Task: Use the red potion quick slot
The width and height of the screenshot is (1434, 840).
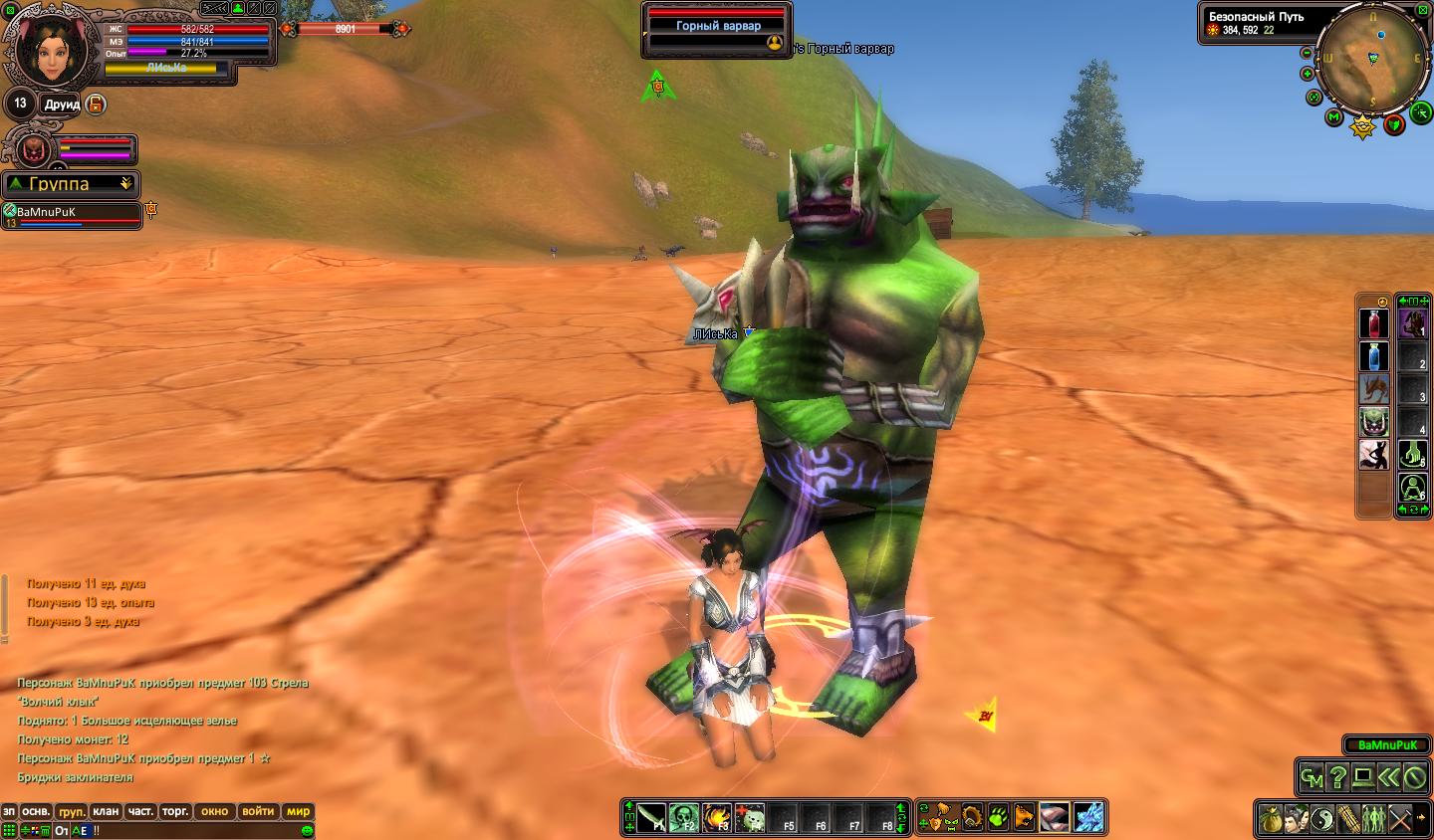Action: 1374,324
